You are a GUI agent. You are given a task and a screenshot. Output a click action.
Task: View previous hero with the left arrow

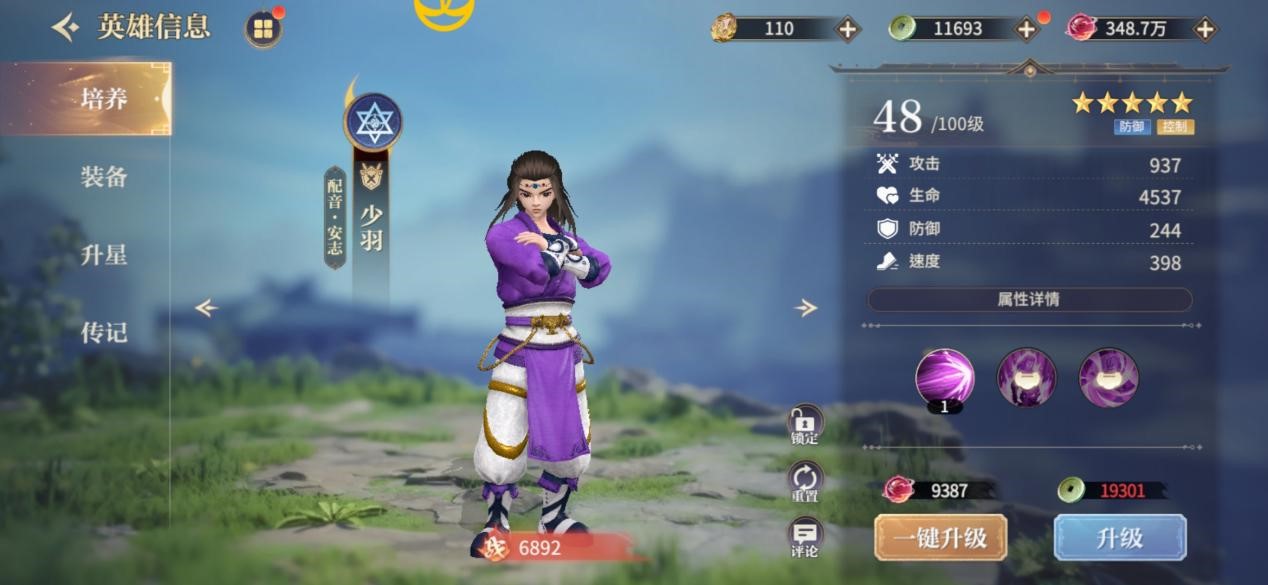(x=206, y=308)
